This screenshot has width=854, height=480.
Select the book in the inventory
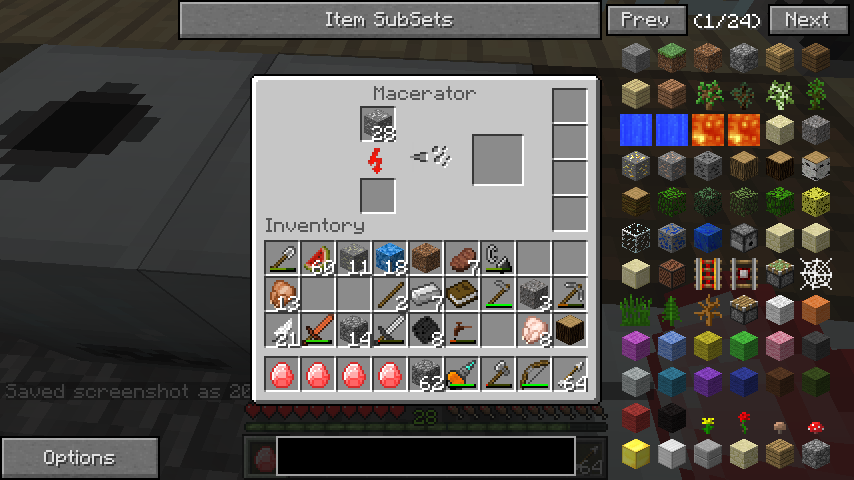click(x=462, y=294)
